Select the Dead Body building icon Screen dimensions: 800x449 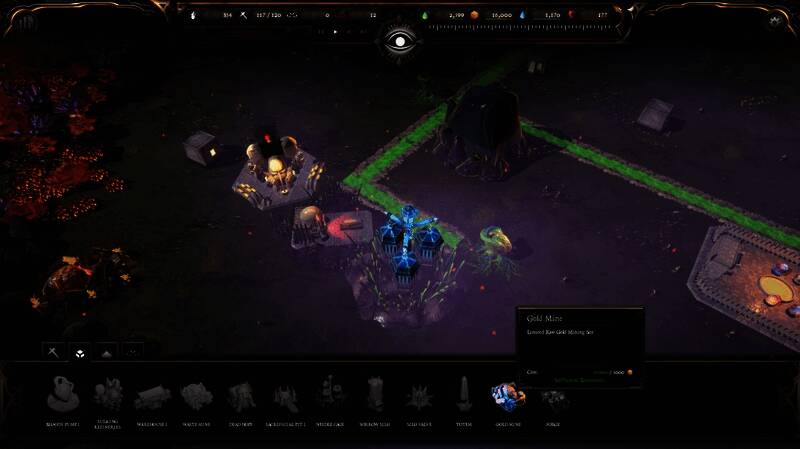tap(240, 396)
